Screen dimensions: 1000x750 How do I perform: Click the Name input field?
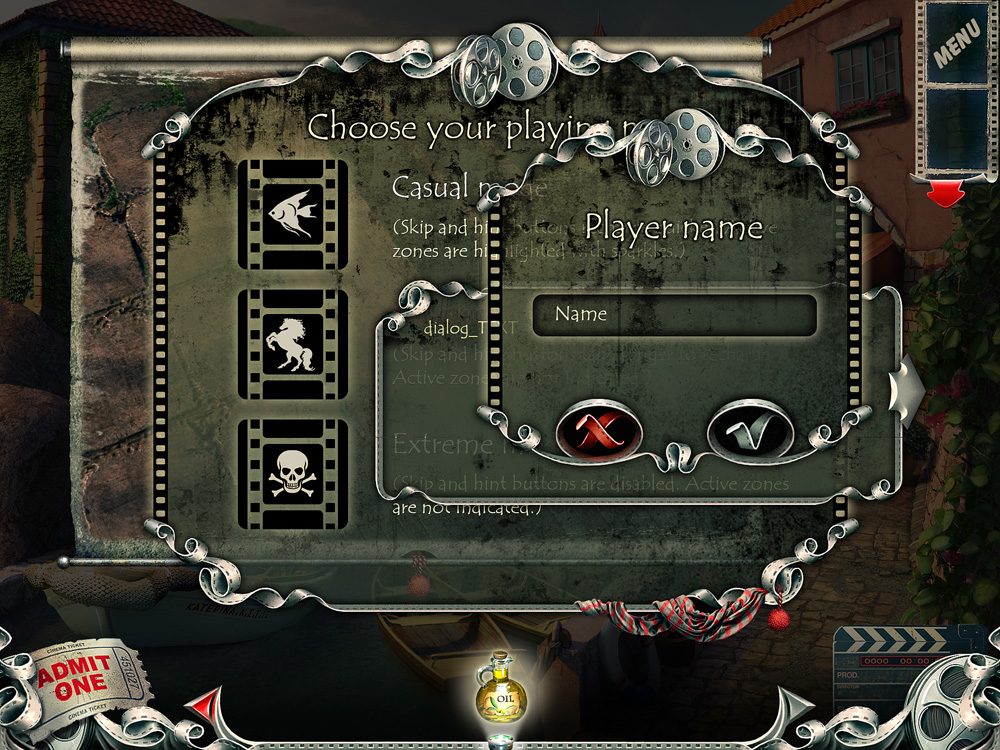point(675,315)
